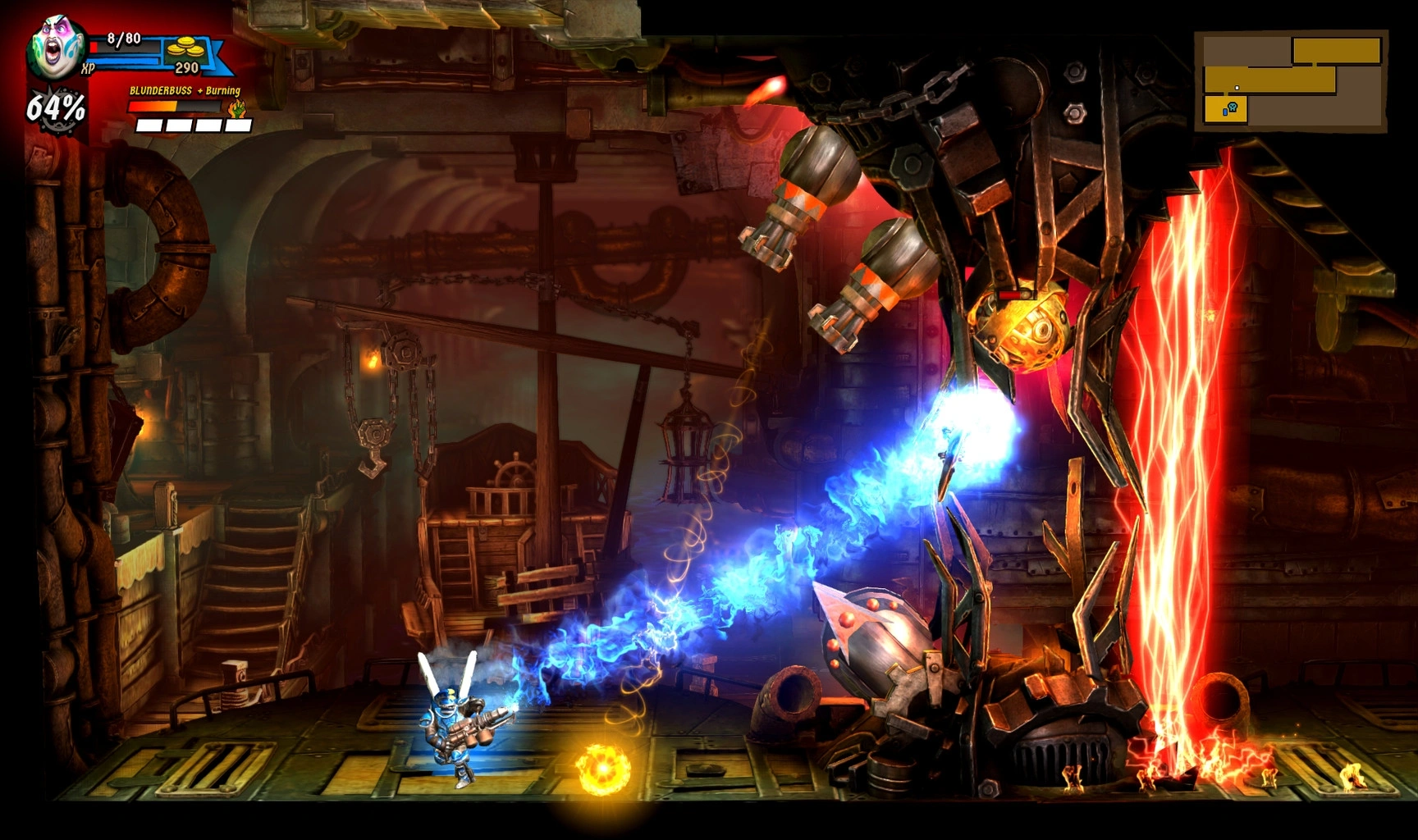This screenshot has width=1418, height=840.
Task: Select the 64% gear badge
Action: 56,107
